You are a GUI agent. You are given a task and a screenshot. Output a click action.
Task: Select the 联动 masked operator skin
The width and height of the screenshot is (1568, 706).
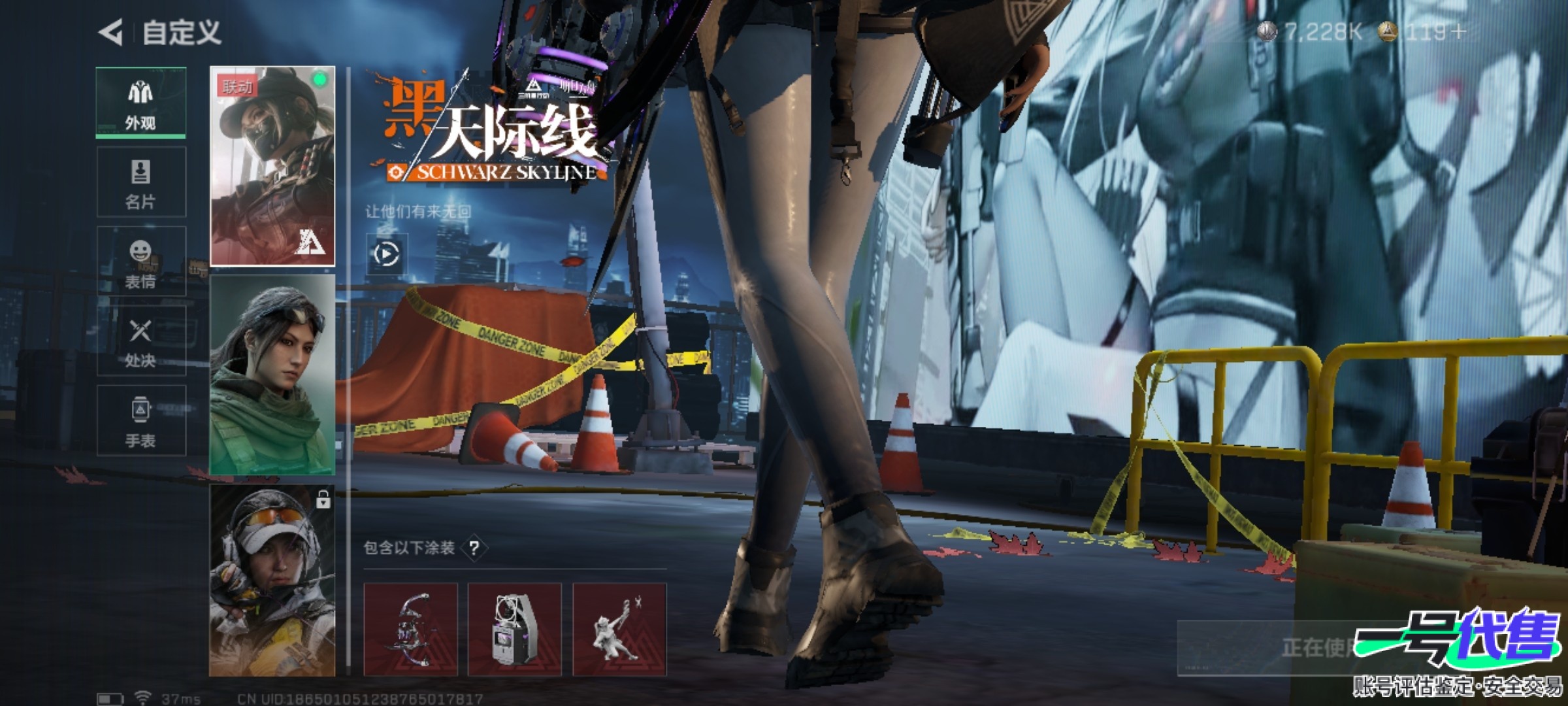[272, 166]
